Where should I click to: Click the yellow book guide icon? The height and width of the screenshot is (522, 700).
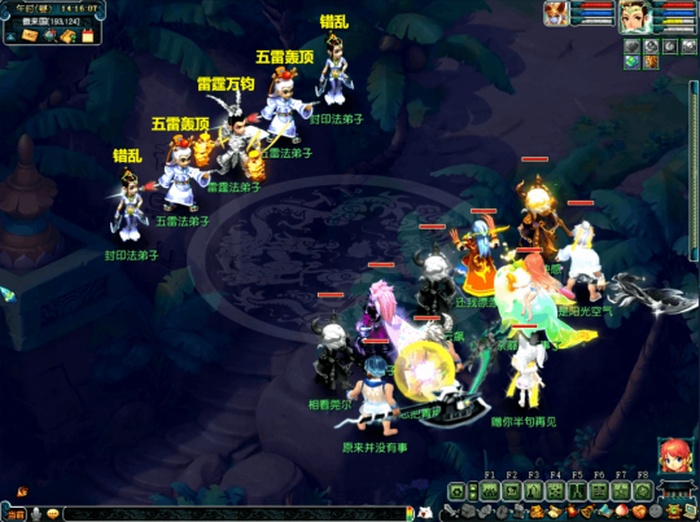(x=68, y=37)
